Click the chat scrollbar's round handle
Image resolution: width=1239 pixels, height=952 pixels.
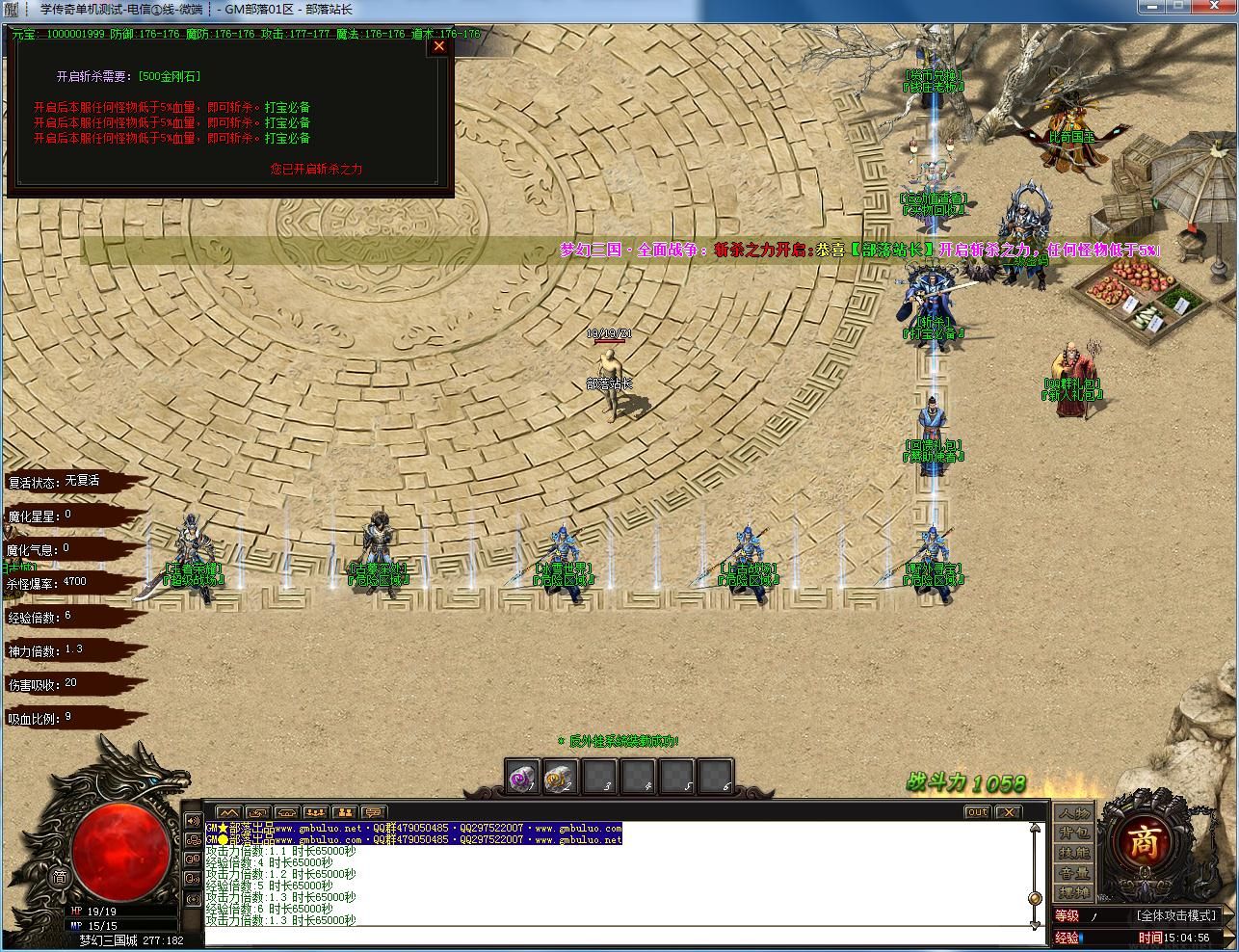pyautogui.click(x=1035, y=898)
